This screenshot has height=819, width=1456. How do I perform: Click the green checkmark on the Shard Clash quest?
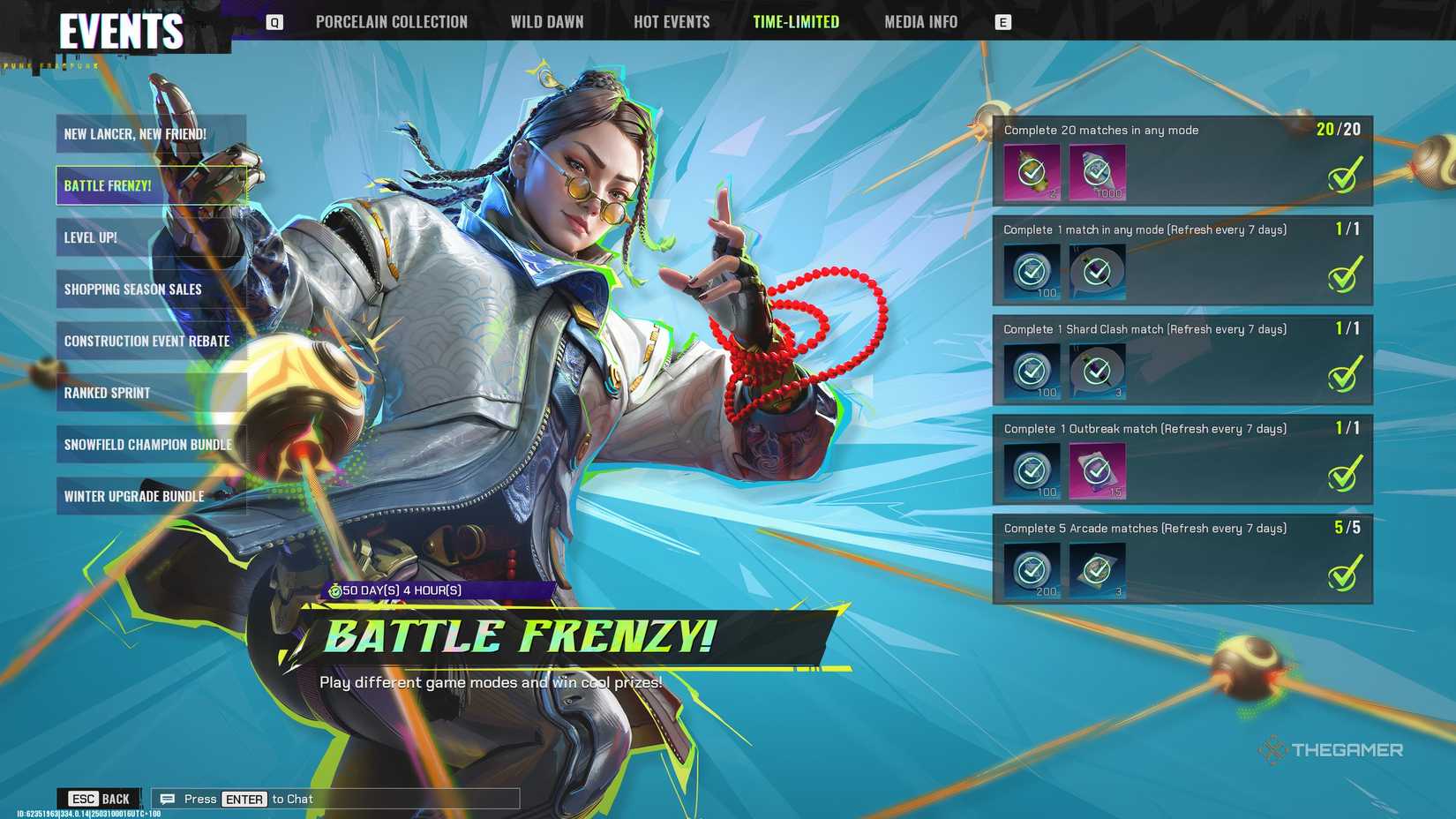(1344, 374)
